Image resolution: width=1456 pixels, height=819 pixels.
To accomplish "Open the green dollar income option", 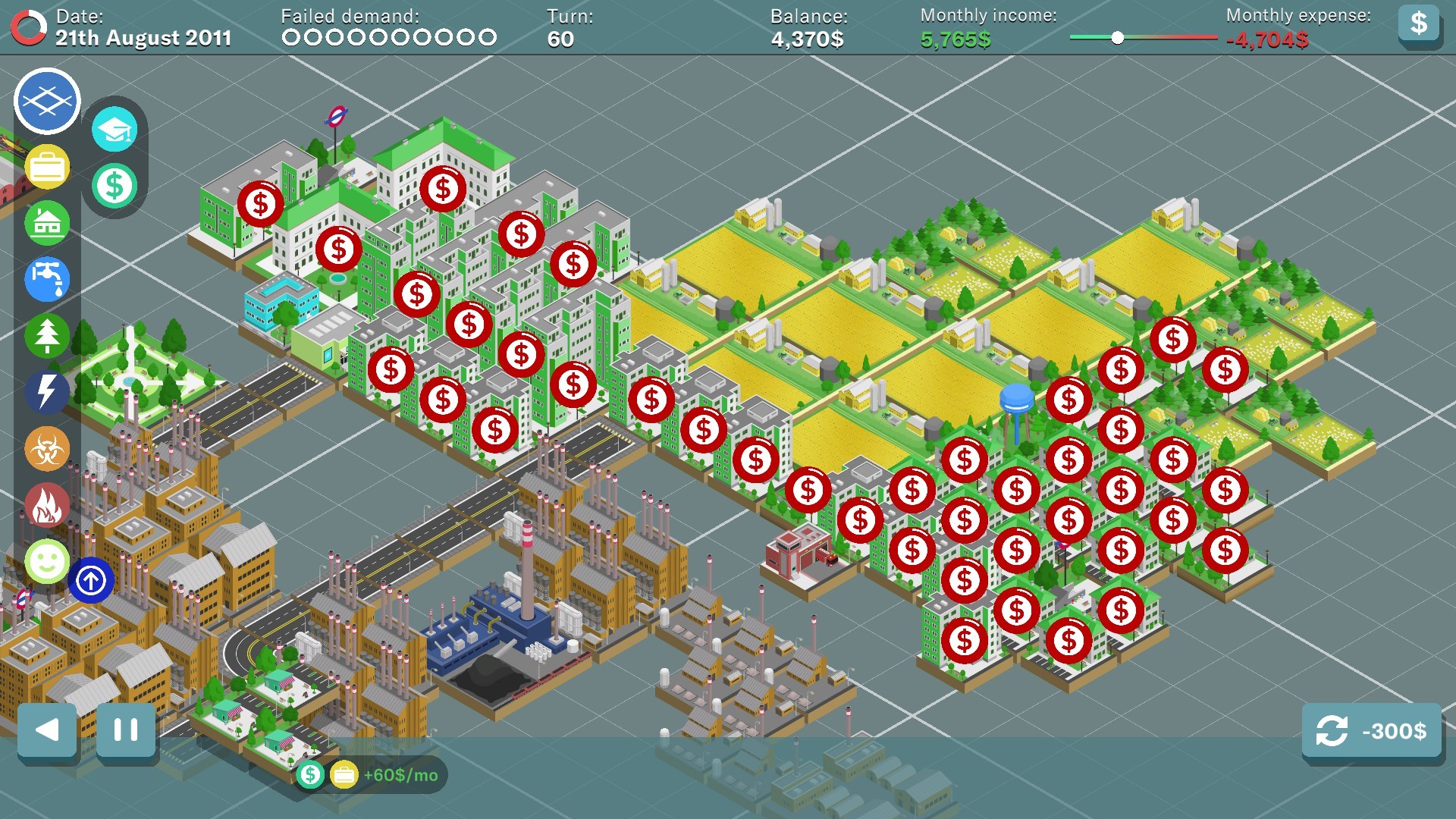I will pos(115,184).
